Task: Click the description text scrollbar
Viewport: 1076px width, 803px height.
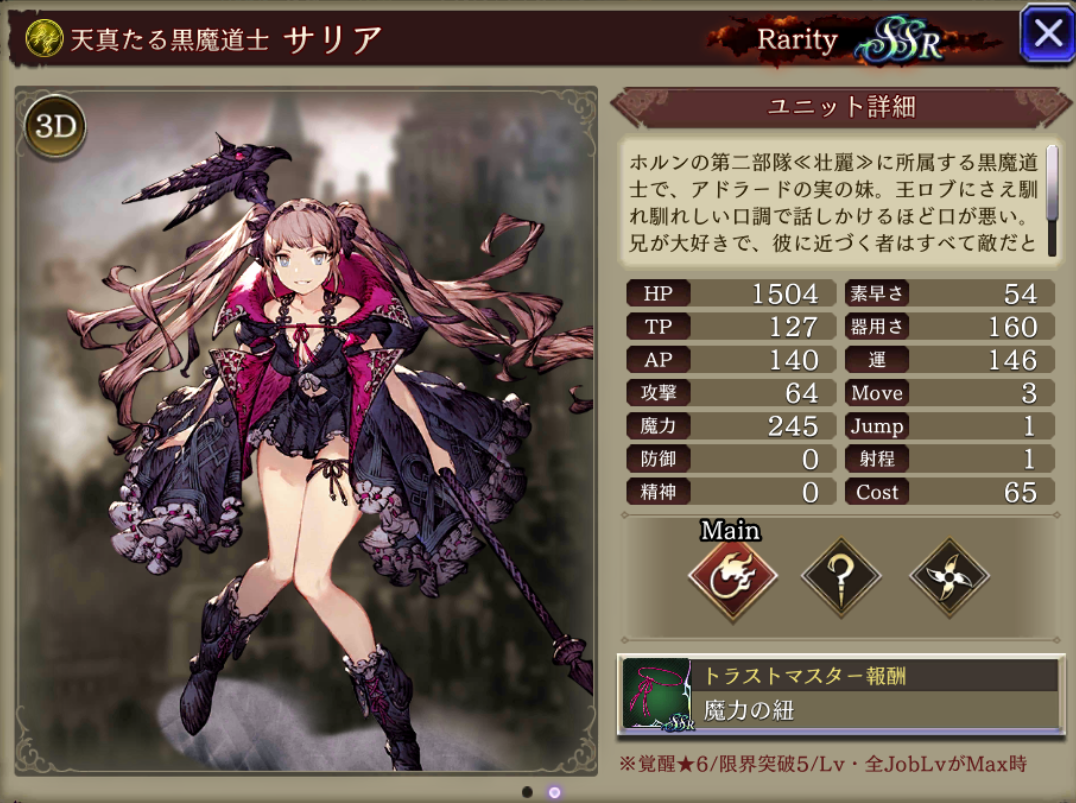Action: (x=1051, y=182)
